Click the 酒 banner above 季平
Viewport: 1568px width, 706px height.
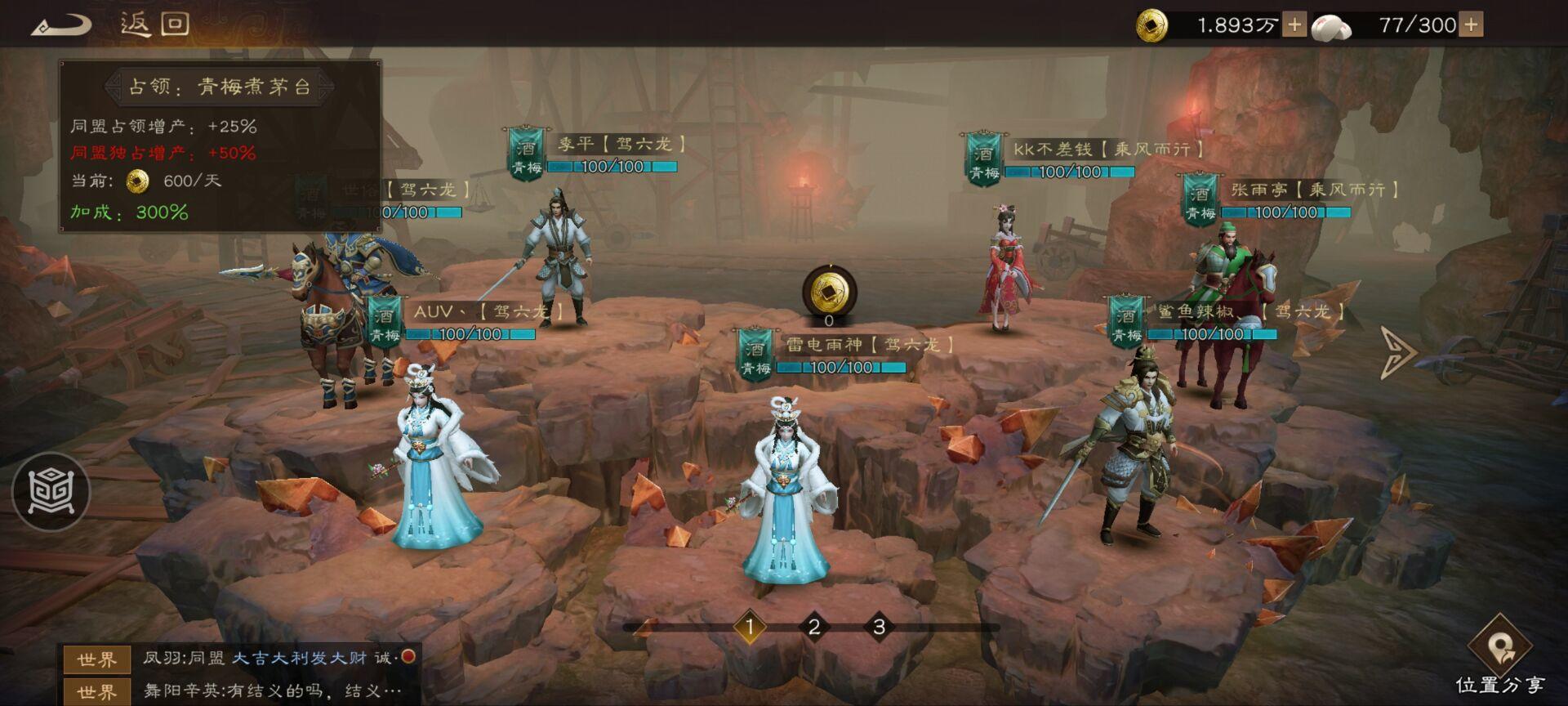pos(528,152)
